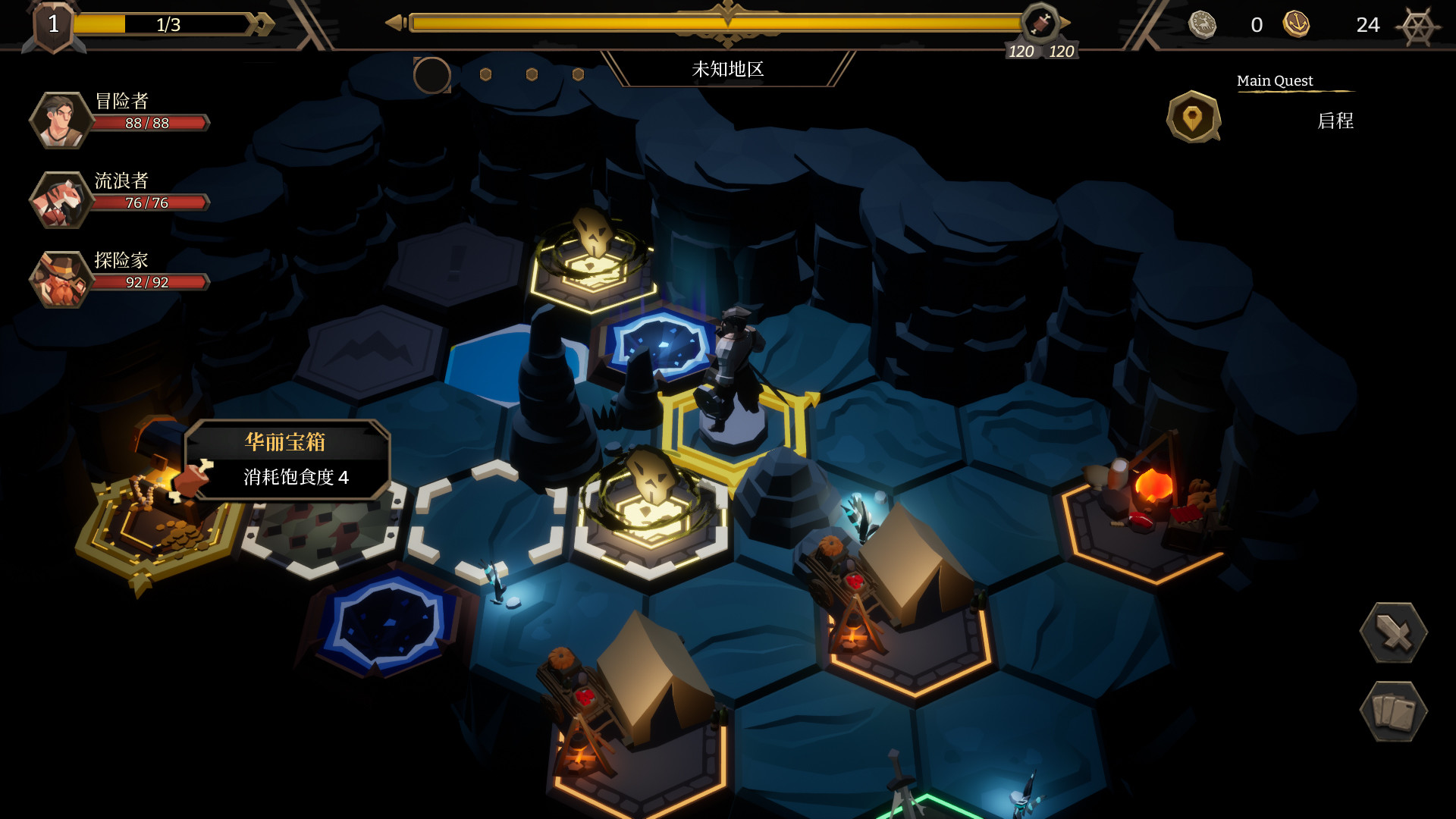Open the card deck button
This screenshot has height=819, width=1456.
click(x=1393, y=711)
